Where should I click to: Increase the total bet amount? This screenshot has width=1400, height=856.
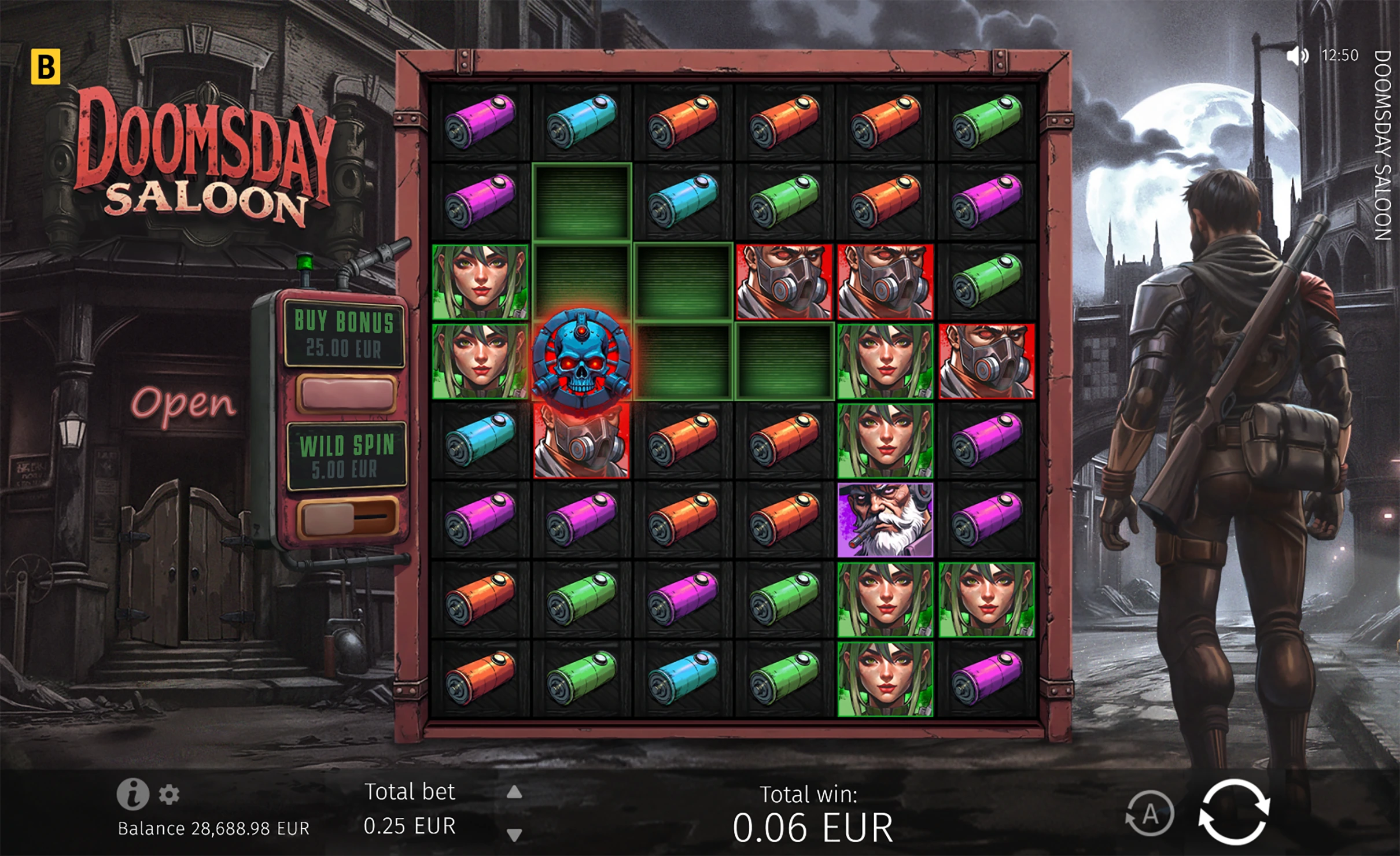pyautogui.click(x=514, y=792)
